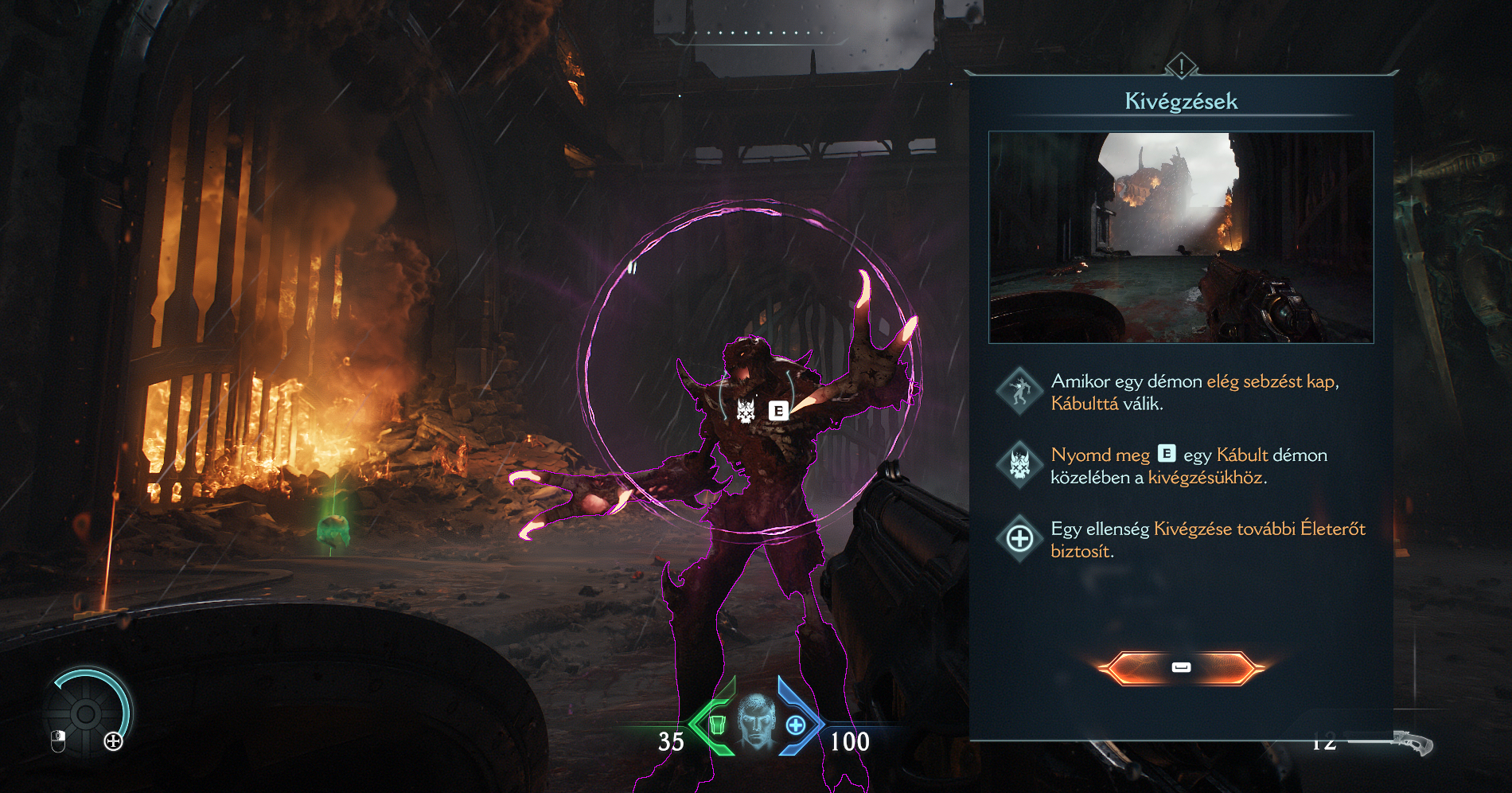Click the health plus icon in the tutorial list
Viewport: 1512px width, 793px height.
1019,539
